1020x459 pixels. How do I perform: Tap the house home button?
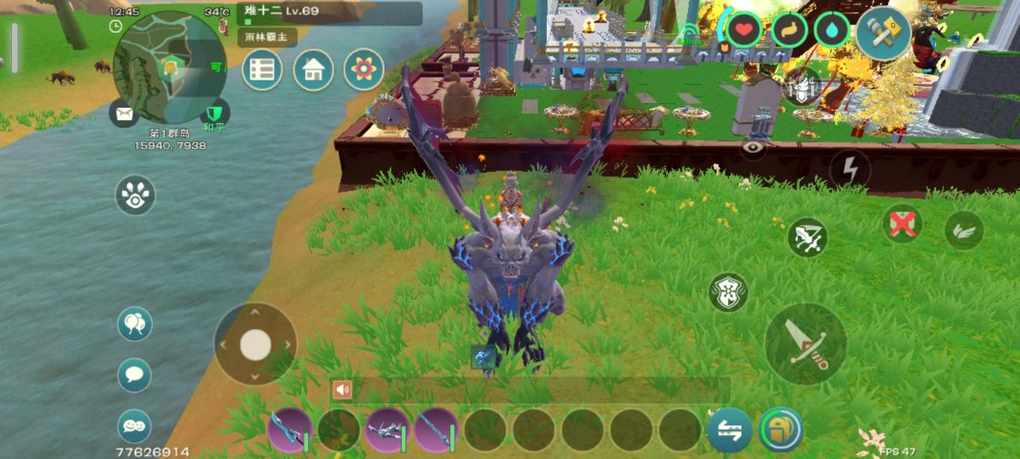pyautogui.click(x=313, y=70)
